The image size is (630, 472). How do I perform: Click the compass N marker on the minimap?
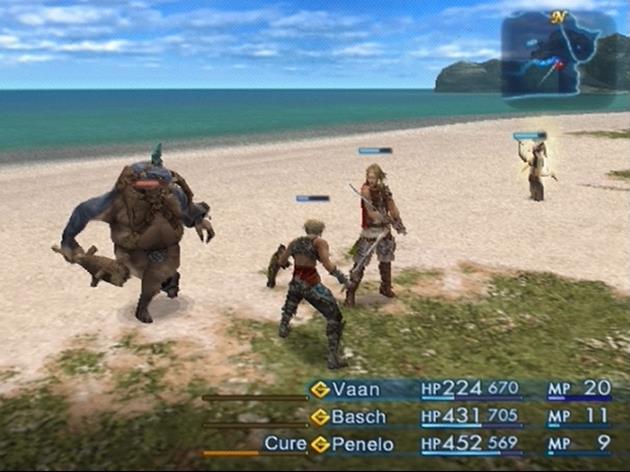click(x=559, y=17)
